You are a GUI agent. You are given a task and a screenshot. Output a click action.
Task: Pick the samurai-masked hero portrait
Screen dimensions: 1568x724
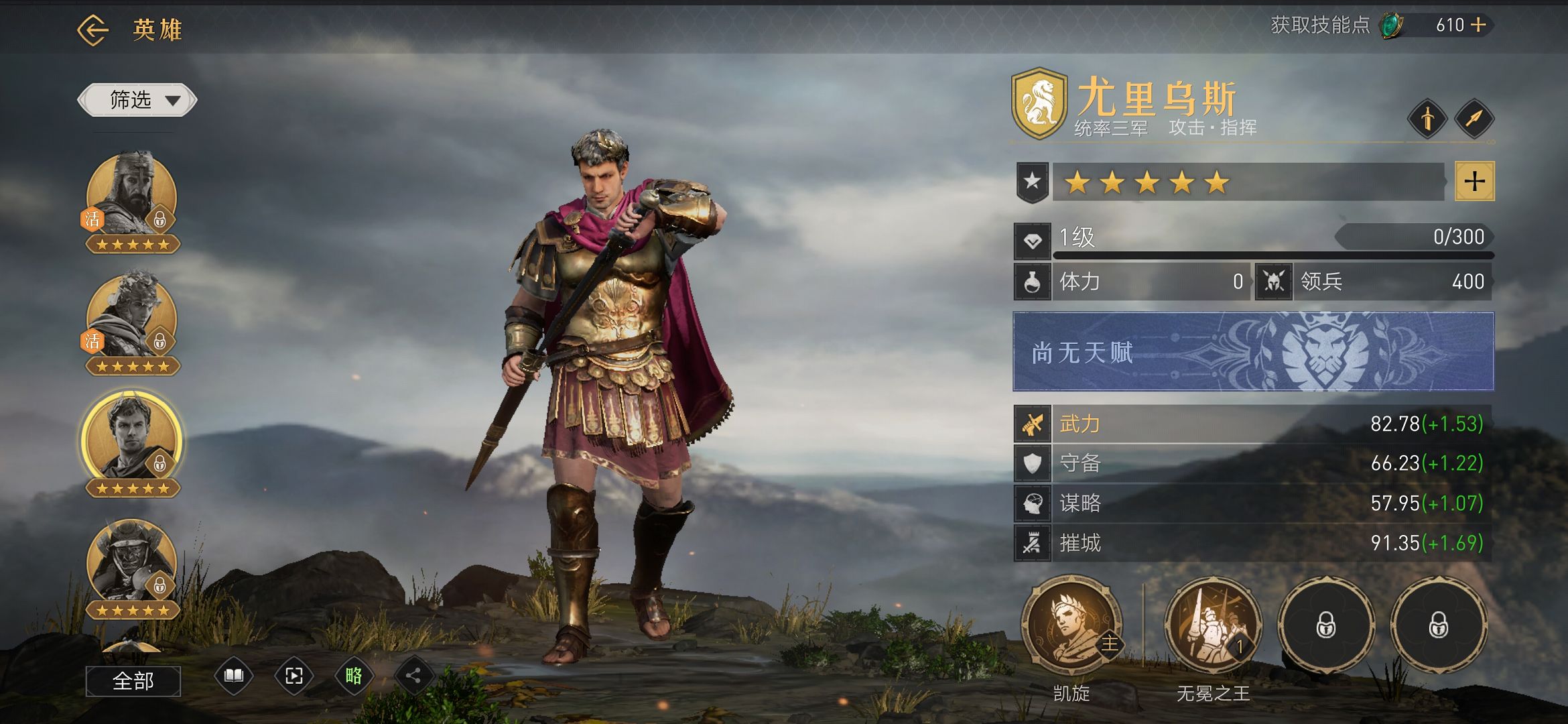[132, 562]
